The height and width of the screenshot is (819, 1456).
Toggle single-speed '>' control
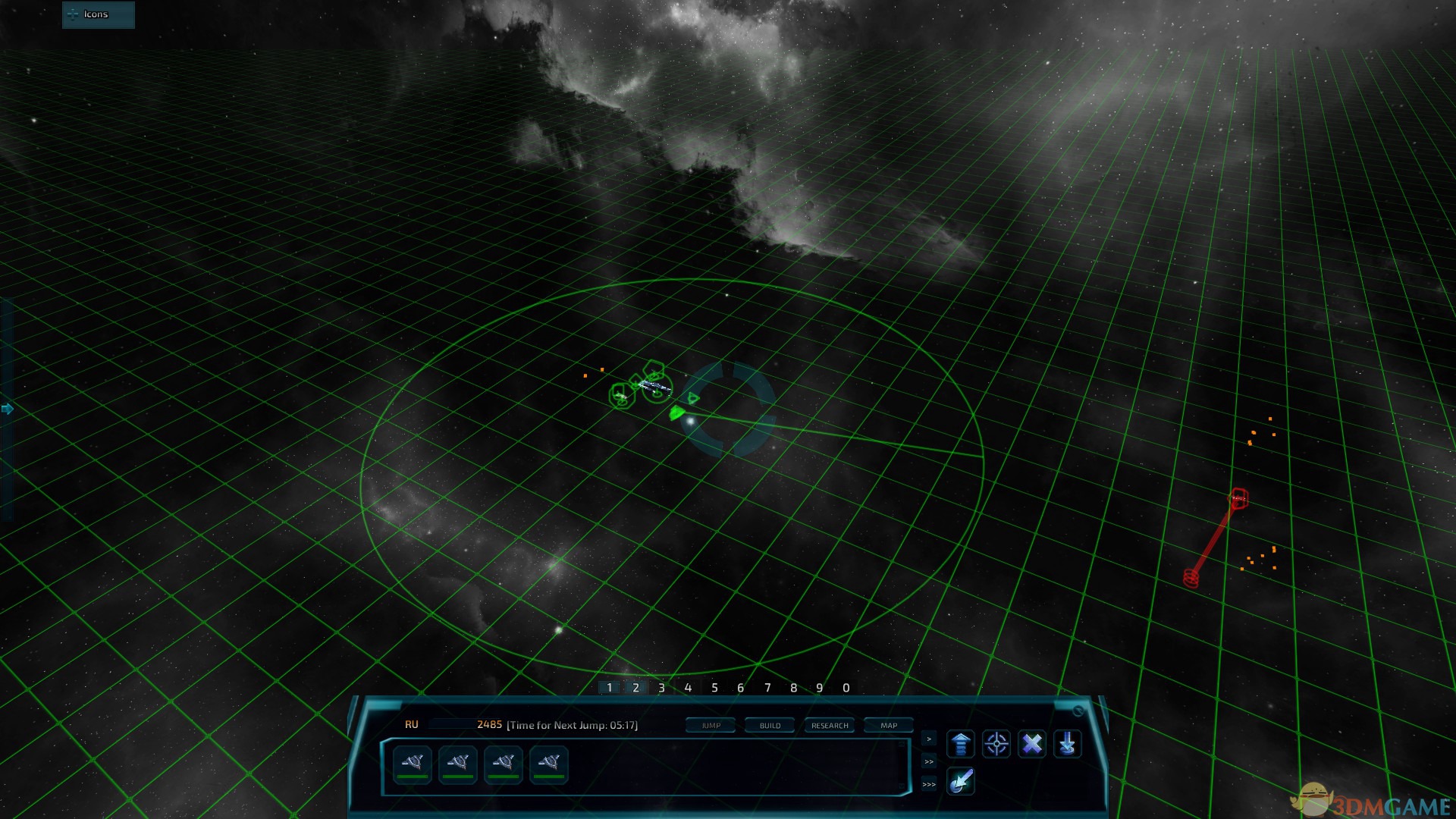pos(928,738)
